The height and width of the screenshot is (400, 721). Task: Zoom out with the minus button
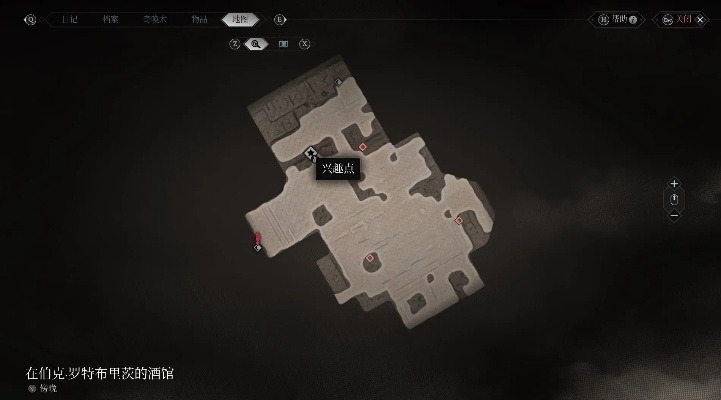pos(674,215)
